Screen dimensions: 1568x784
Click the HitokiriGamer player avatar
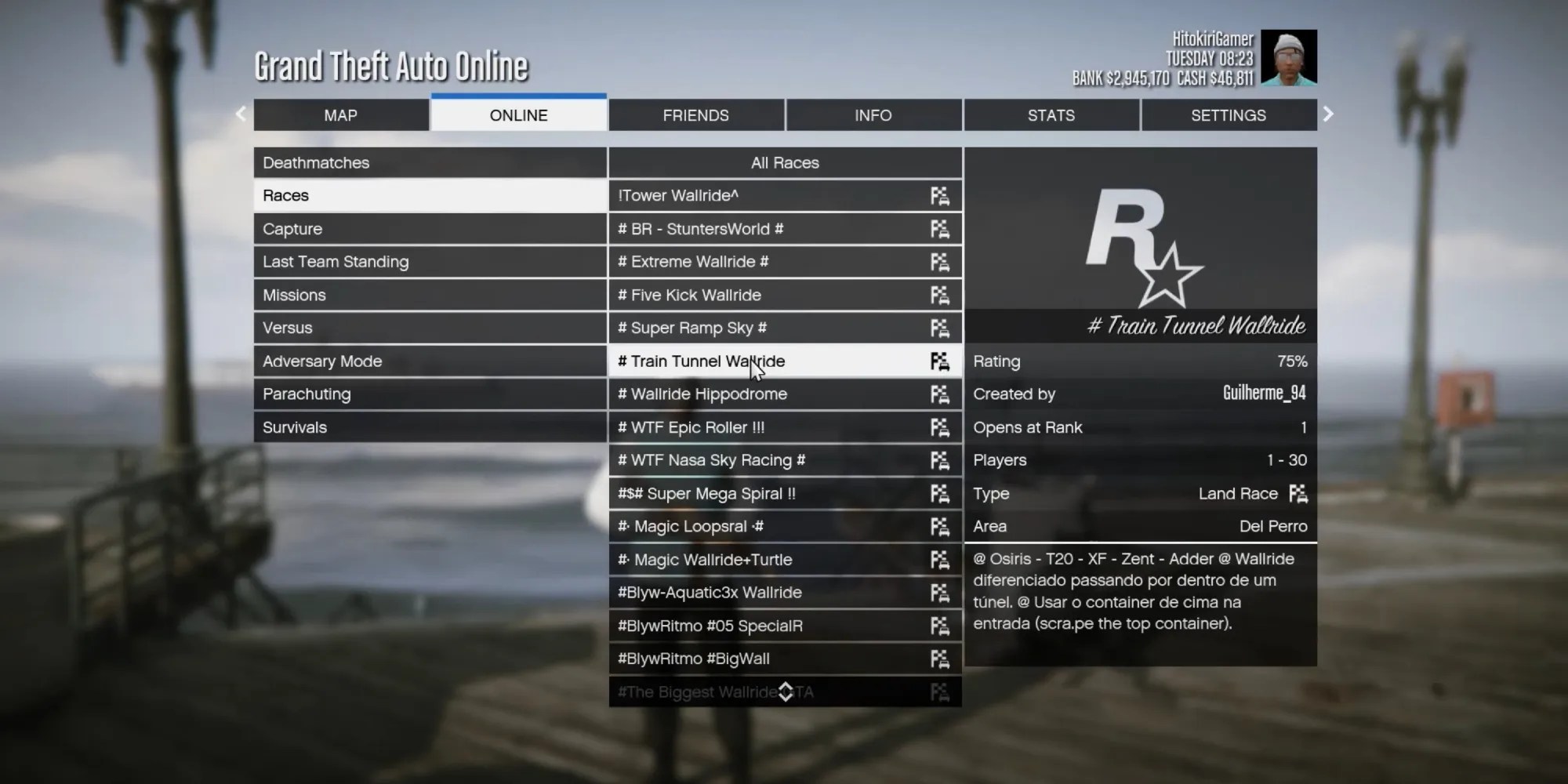pos(1288,56)
